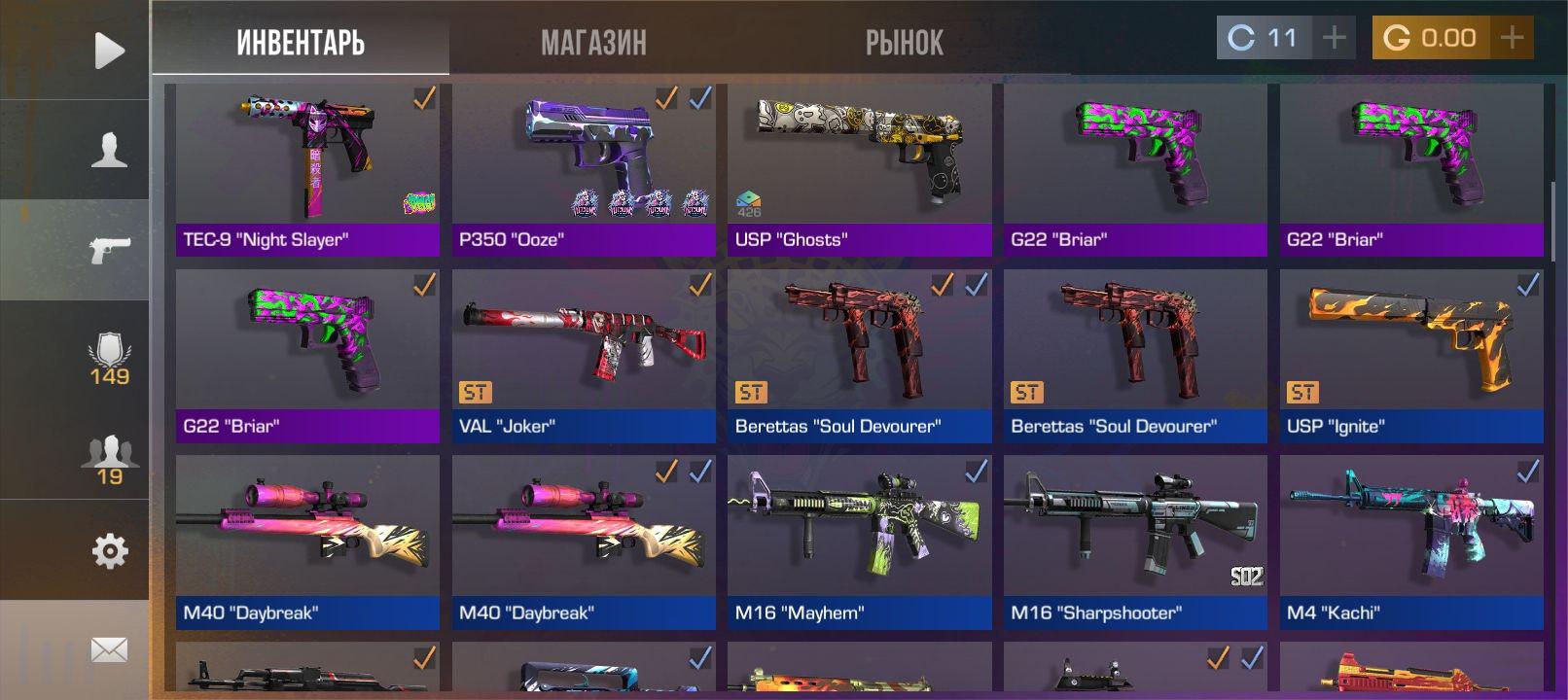Choose the M16 "Mayhem" rifle skin
Viewport: 1568px width, 700px height.
click(x=859, y=542)
